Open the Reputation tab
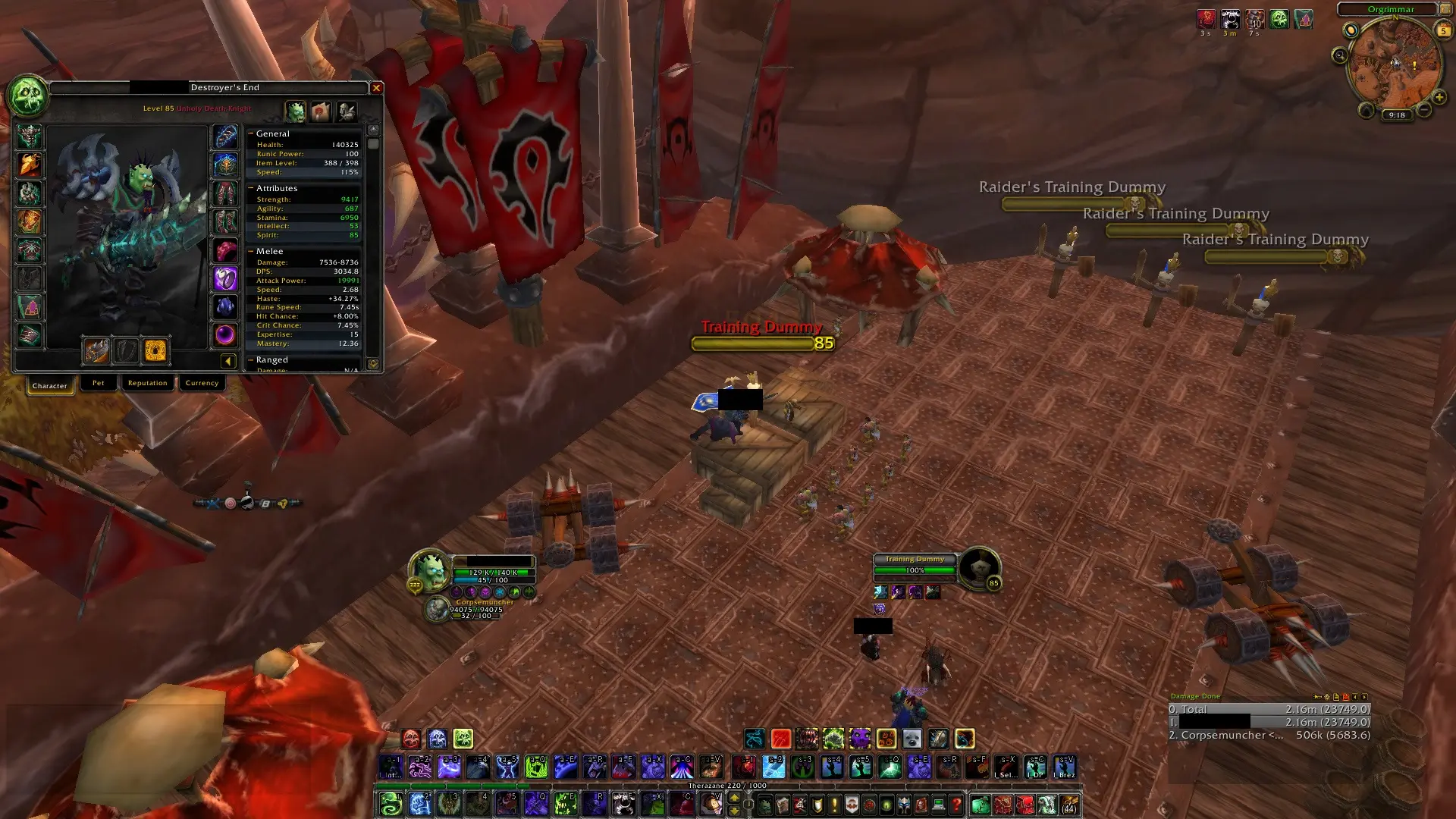Image resolution: width=1456 pixels, height=819 pixels. coord(147,383)
